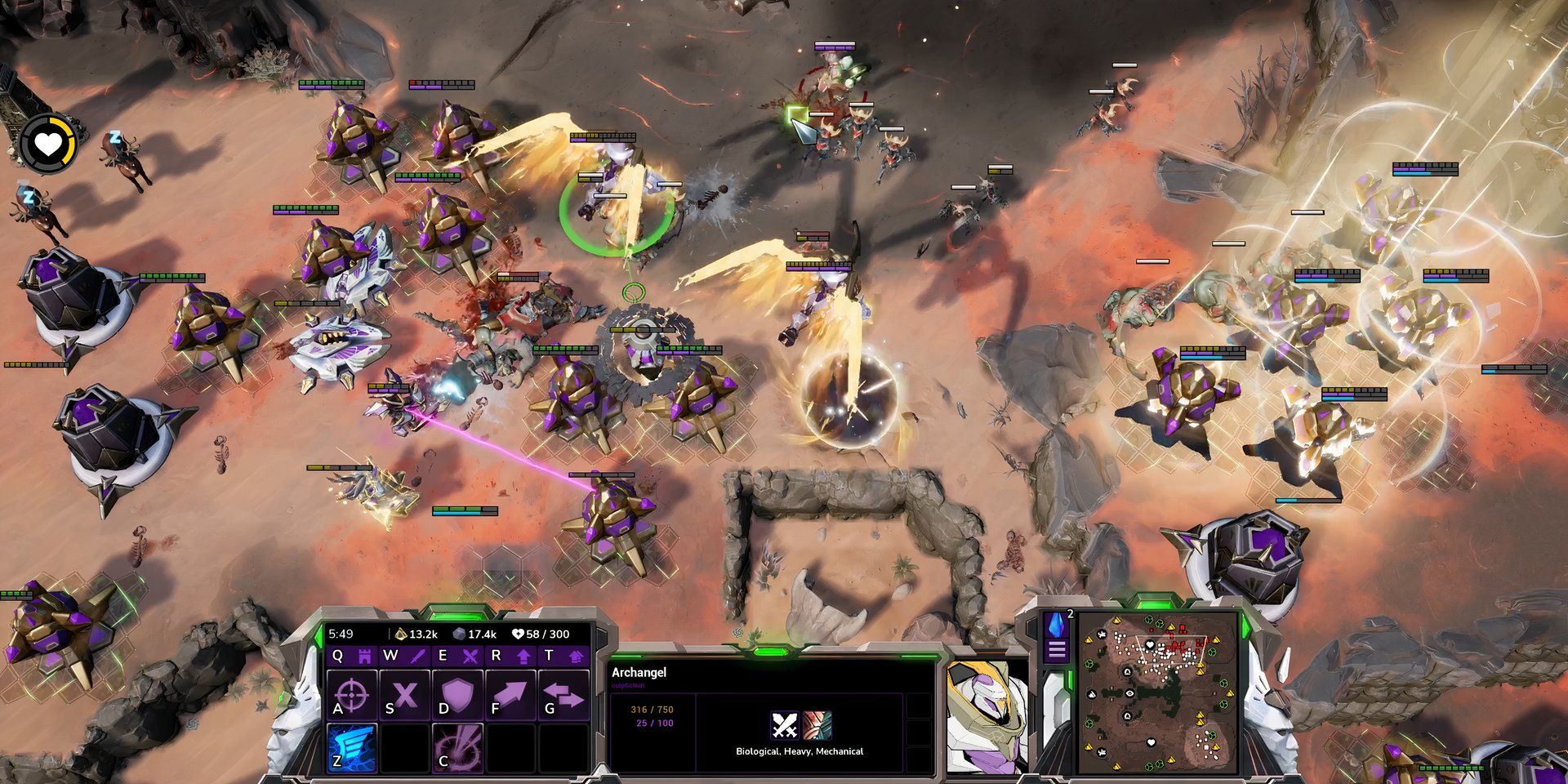Screen dimensions: 1568x784
Task: Click the Move command arrow icon (F)
Action: 511,693
